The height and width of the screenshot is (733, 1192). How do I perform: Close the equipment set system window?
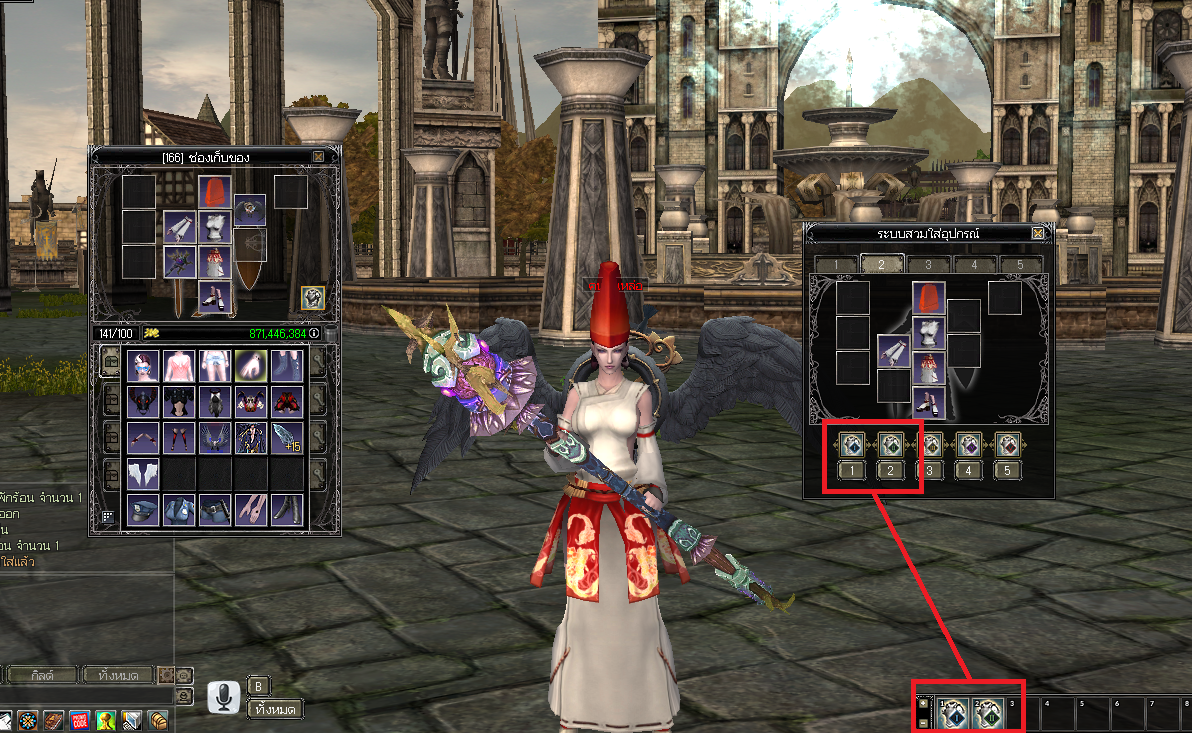click(x=1038, y=233)
